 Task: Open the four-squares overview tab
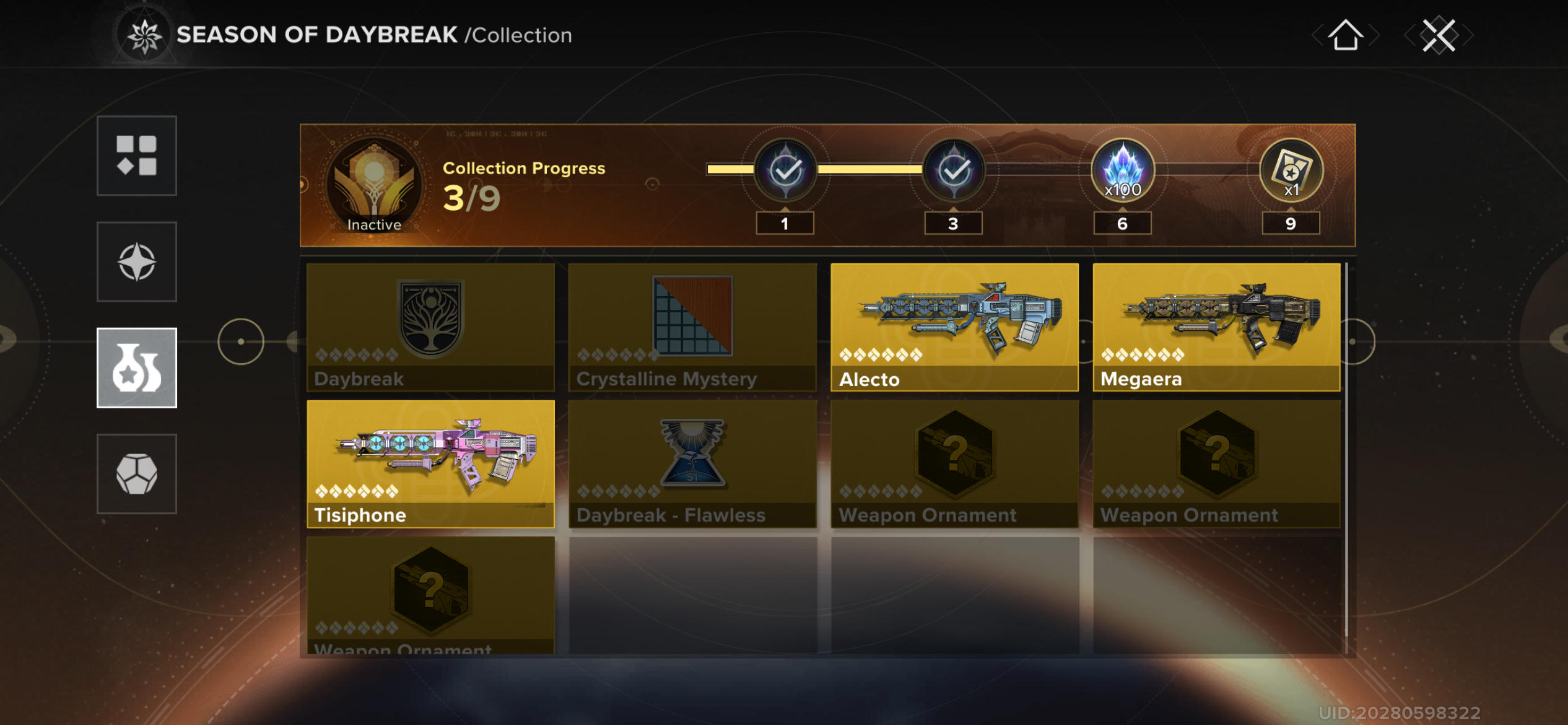pos(137,156)
